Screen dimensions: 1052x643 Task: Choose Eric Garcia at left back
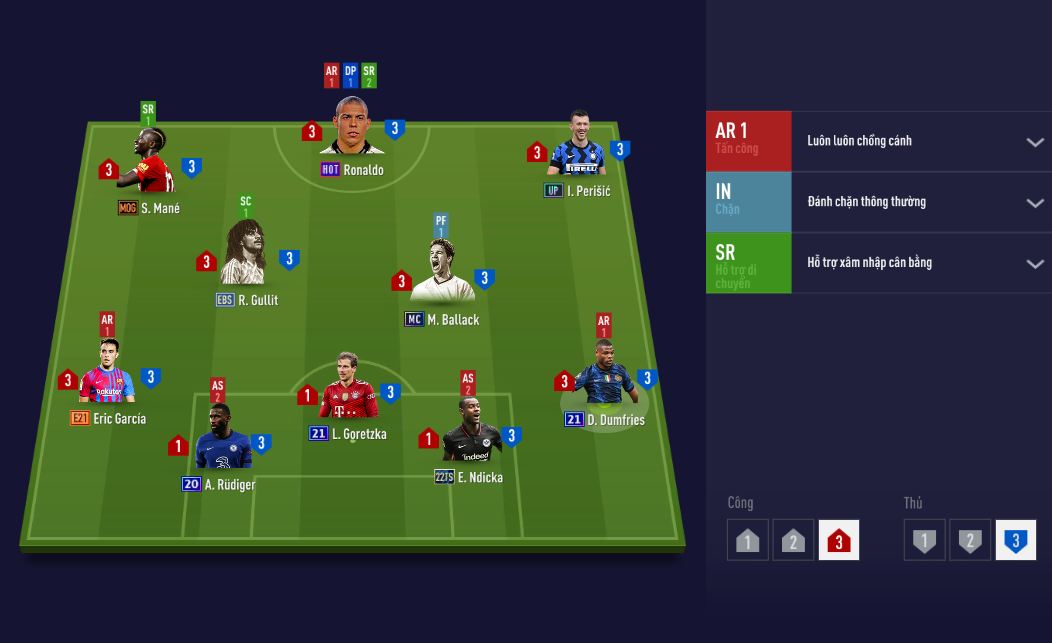click(x=108, y=372)
